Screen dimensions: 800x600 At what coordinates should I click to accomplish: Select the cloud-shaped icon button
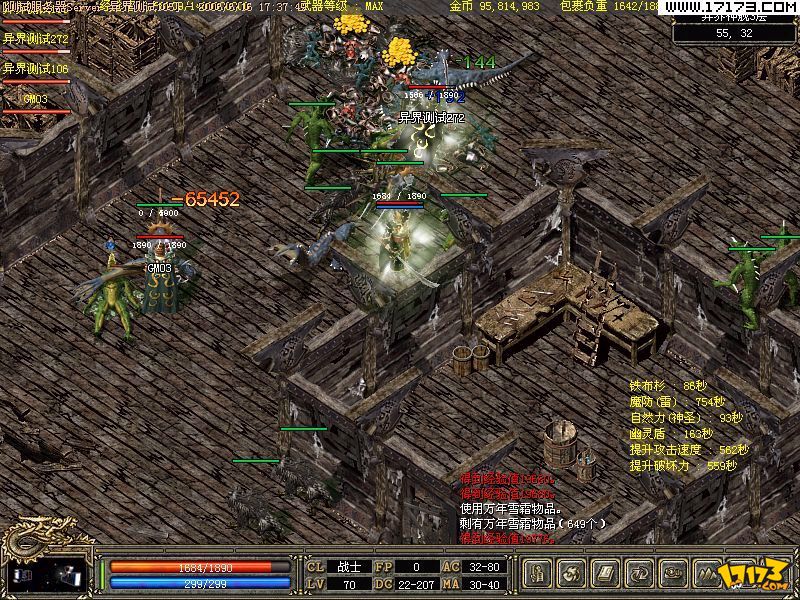point(674,574)
